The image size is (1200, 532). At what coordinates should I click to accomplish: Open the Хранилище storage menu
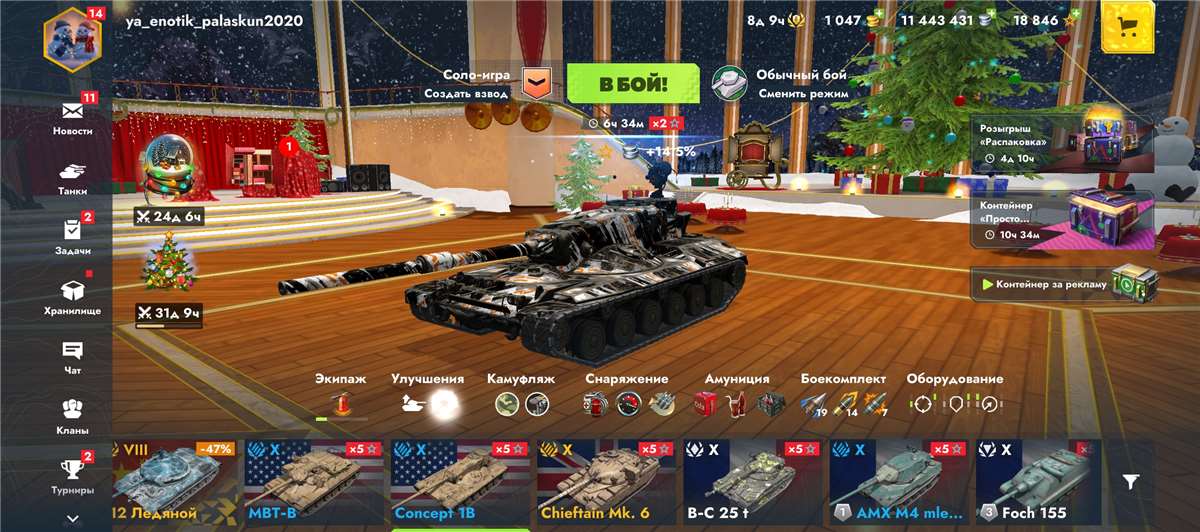coord(72,296)
